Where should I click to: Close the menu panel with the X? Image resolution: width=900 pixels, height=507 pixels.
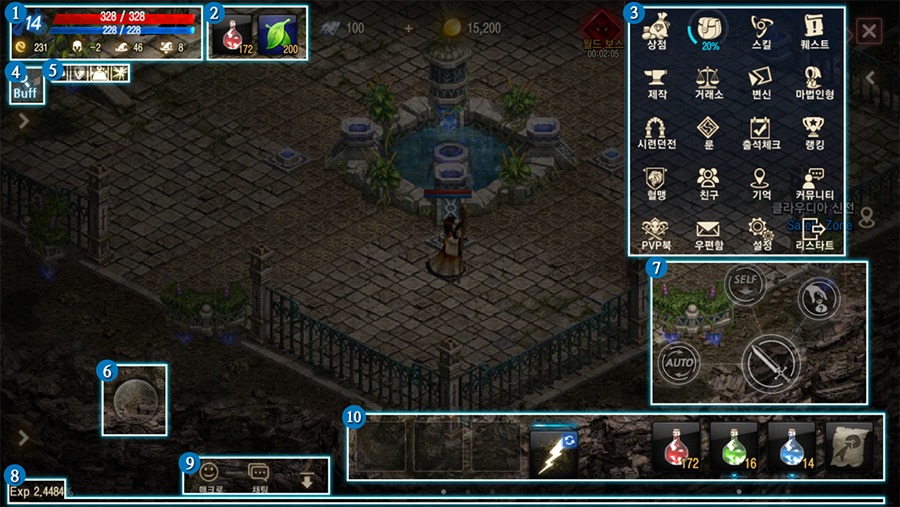(869, 31)
